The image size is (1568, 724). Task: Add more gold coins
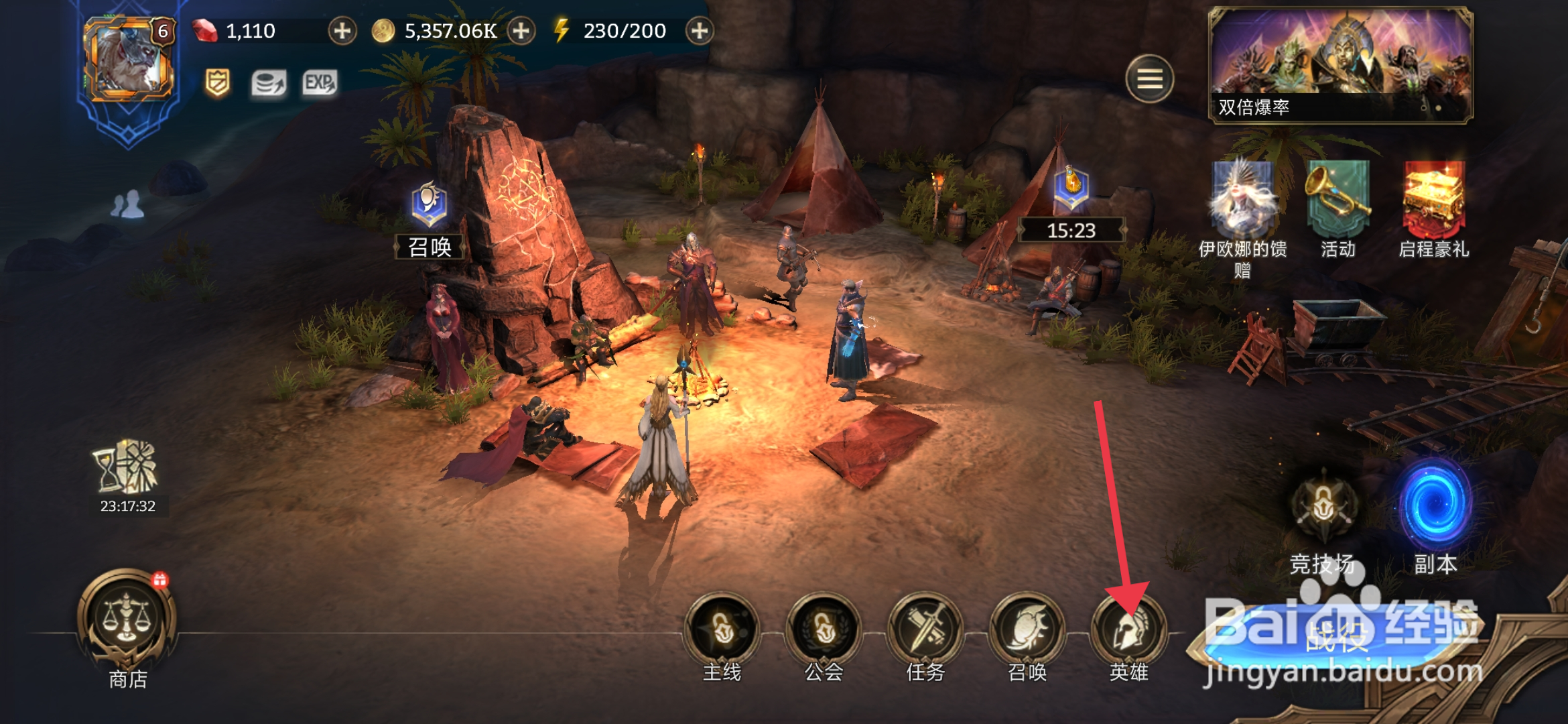(x=521, y=31)
